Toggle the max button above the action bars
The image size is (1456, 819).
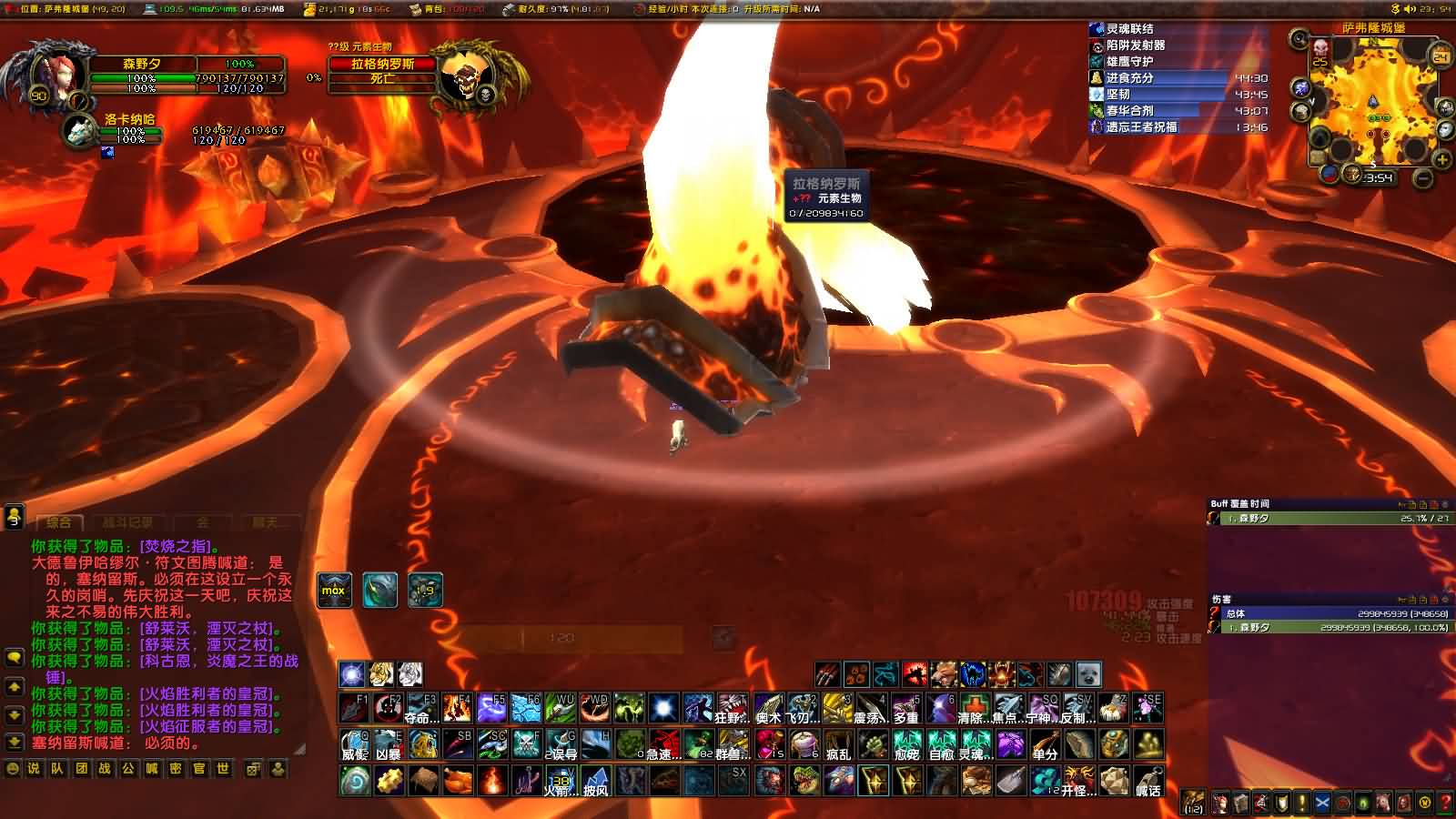click(x=334, y=591)
